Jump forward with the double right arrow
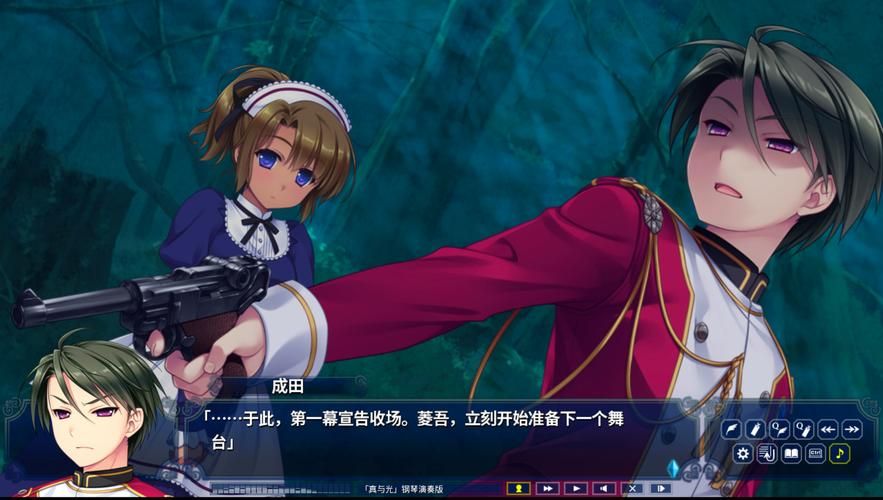 point(851,429)
